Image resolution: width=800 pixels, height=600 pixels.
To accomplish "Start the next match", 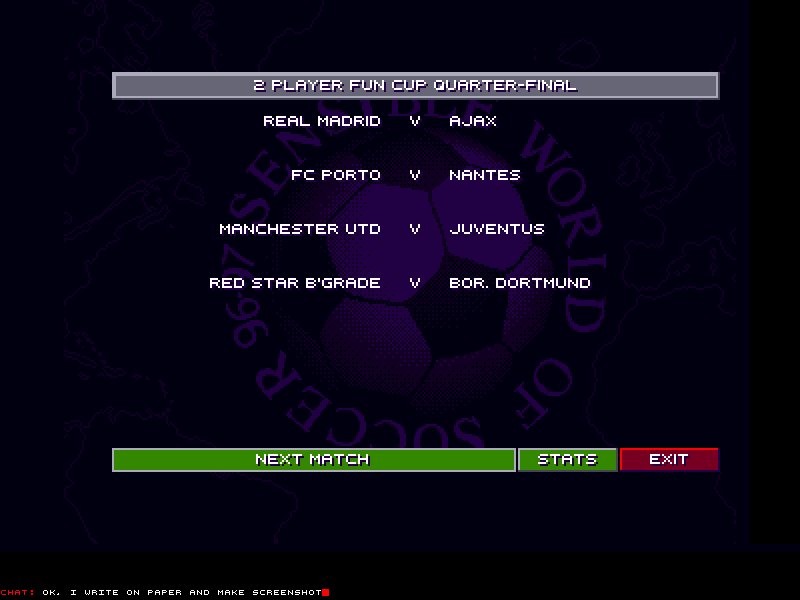I will coord(313,460).
